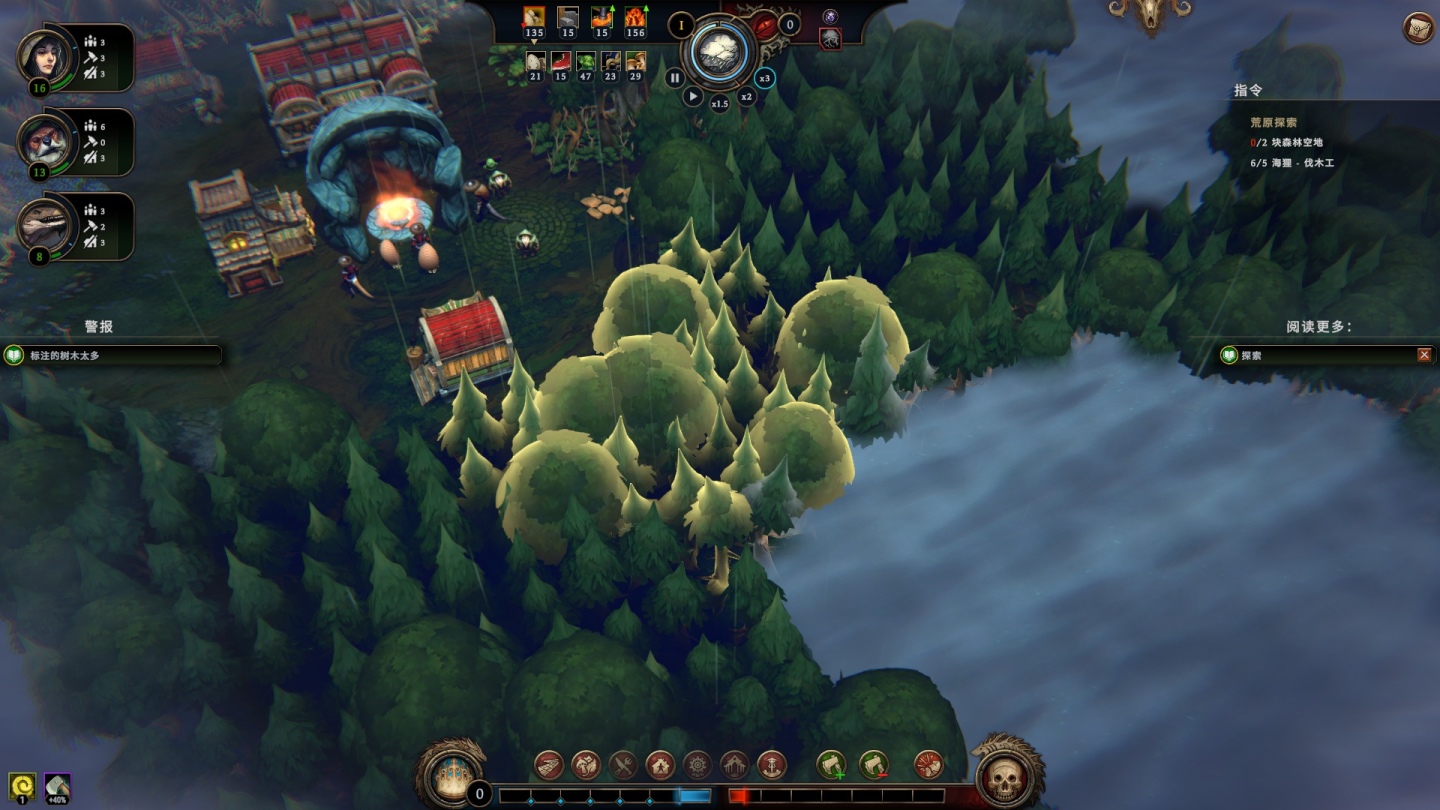This screenshot has width=1440, height=810.
Task: Open the alert about too many marked trees
Action: (110, 356)
